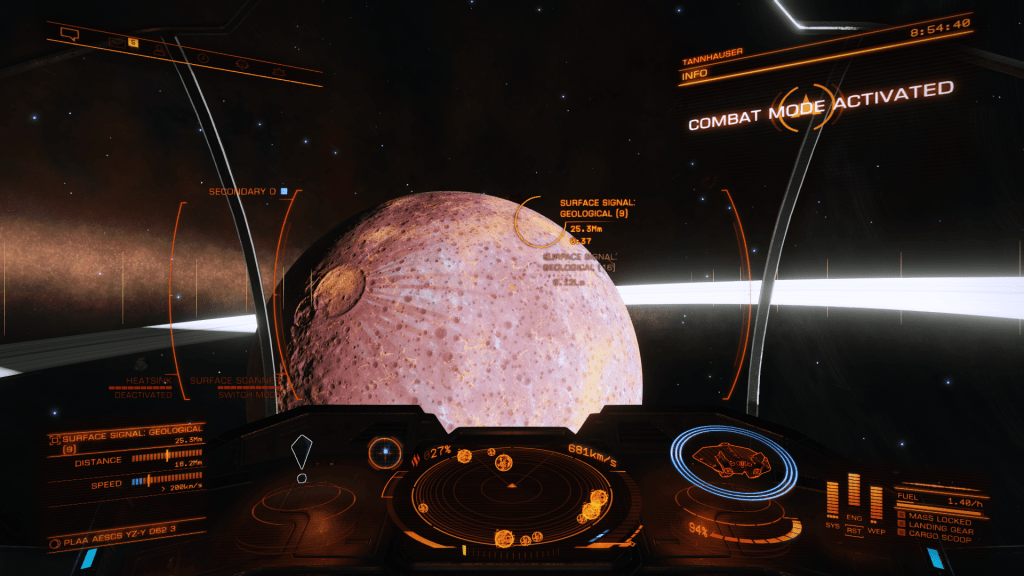The width and height of the screenshot is (1024, 576).
Task: Toggle the Cargo Scoop indicator
Action: click(x=938, y=535)
